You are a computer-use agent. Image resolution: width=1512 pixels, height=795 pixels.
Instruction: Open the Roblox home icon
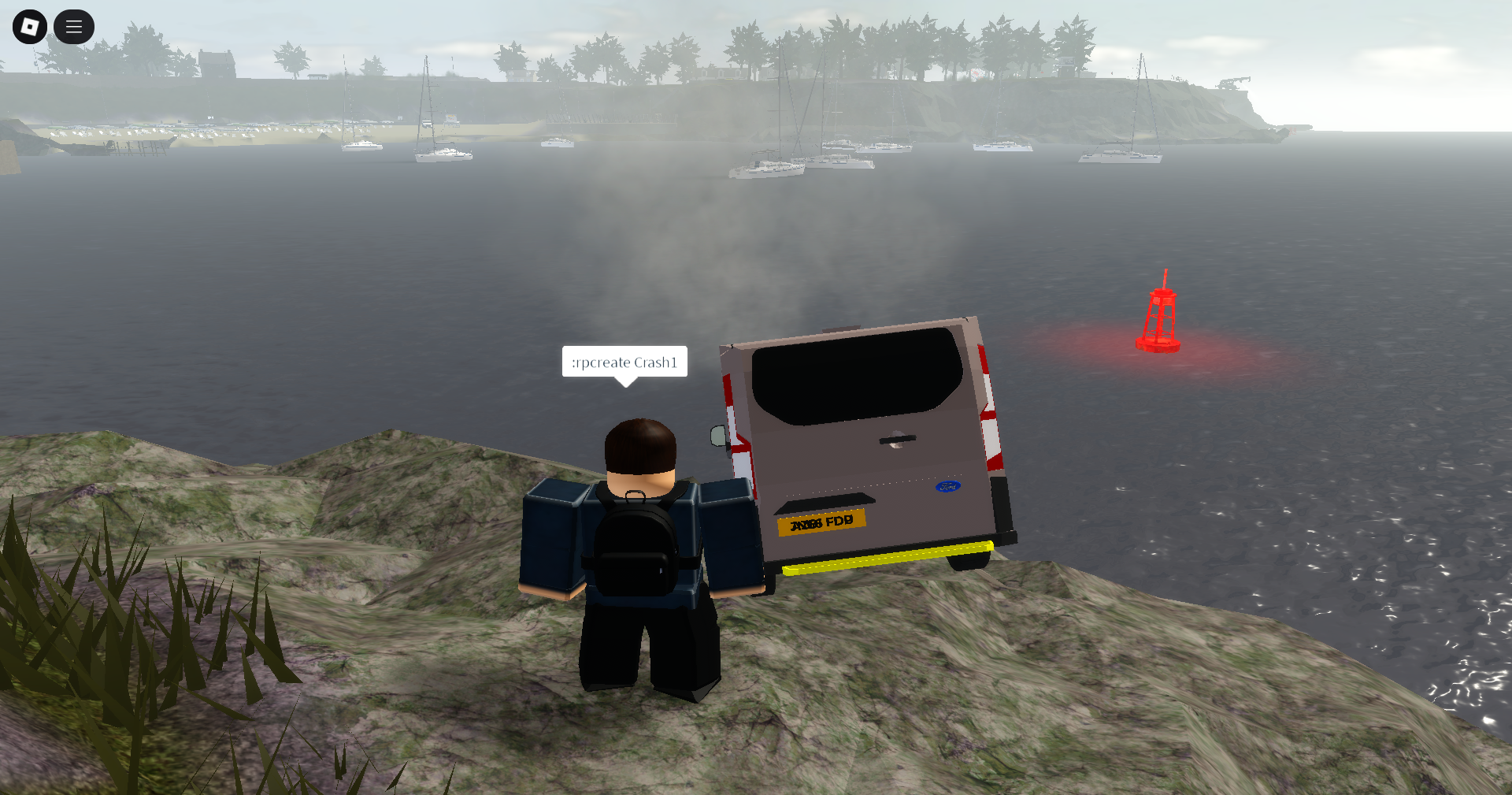(29, 26)
